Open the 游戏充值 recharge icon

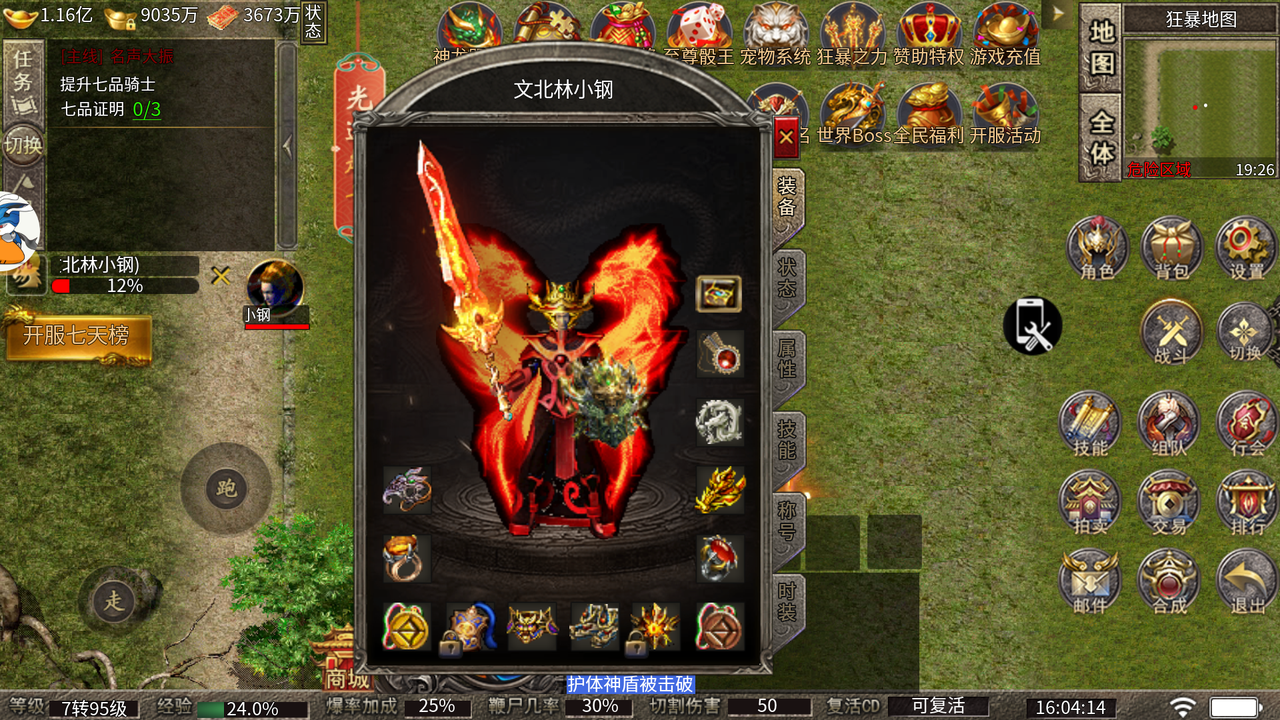pos(1005,33)
